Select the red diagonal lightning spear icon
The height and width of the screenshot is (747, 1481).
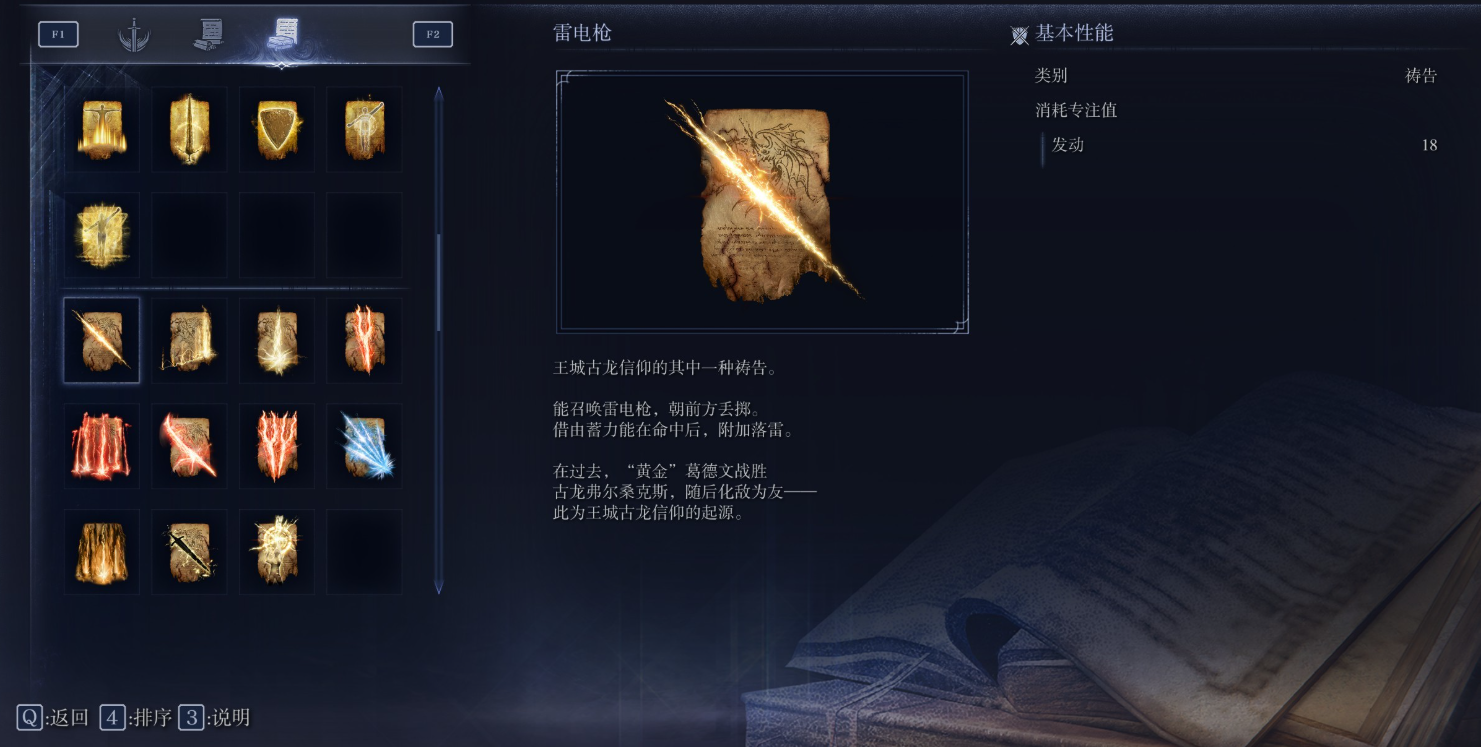click(x=189, y=445)
